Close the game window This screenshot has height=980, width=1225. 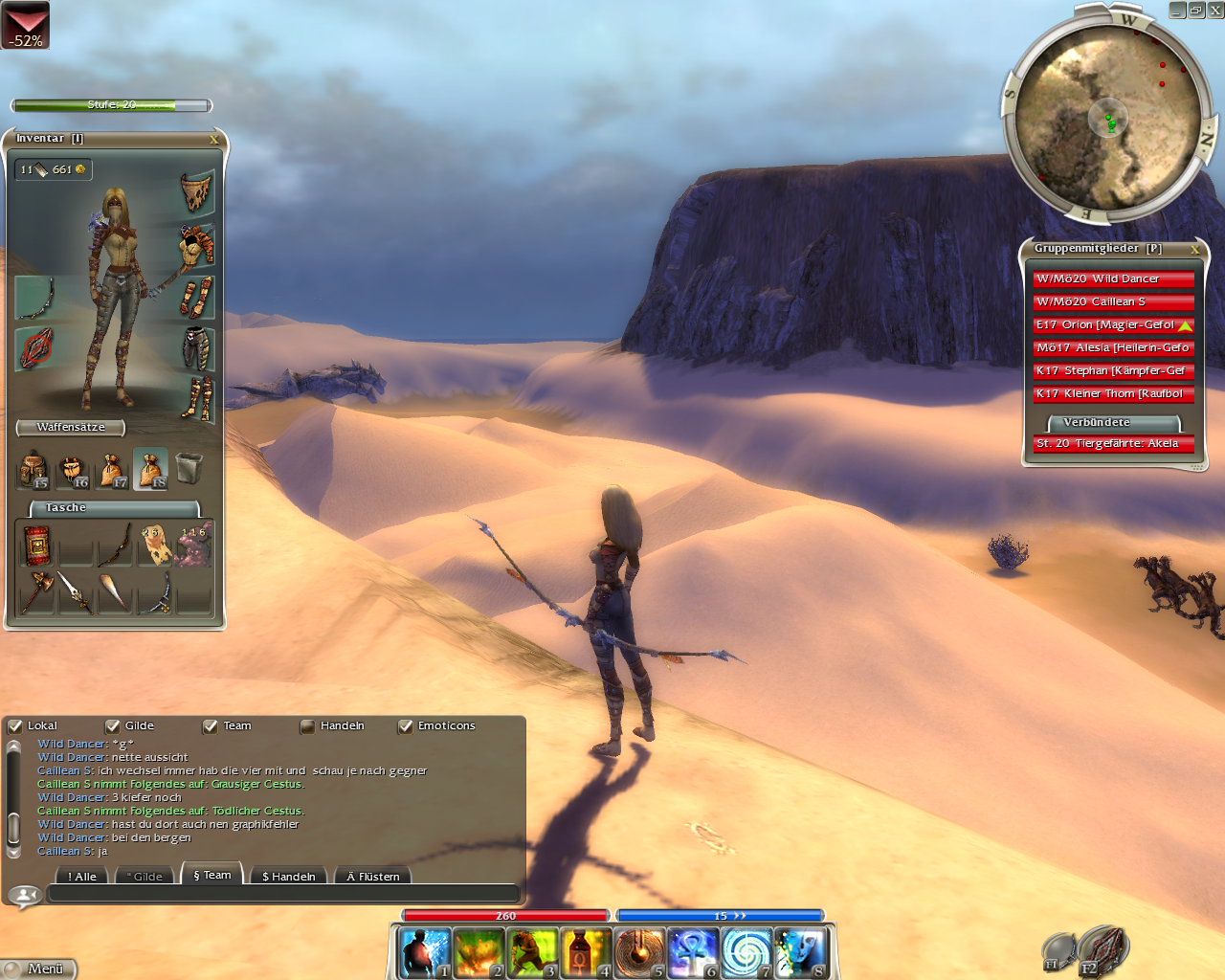[x=1215, y=10]
